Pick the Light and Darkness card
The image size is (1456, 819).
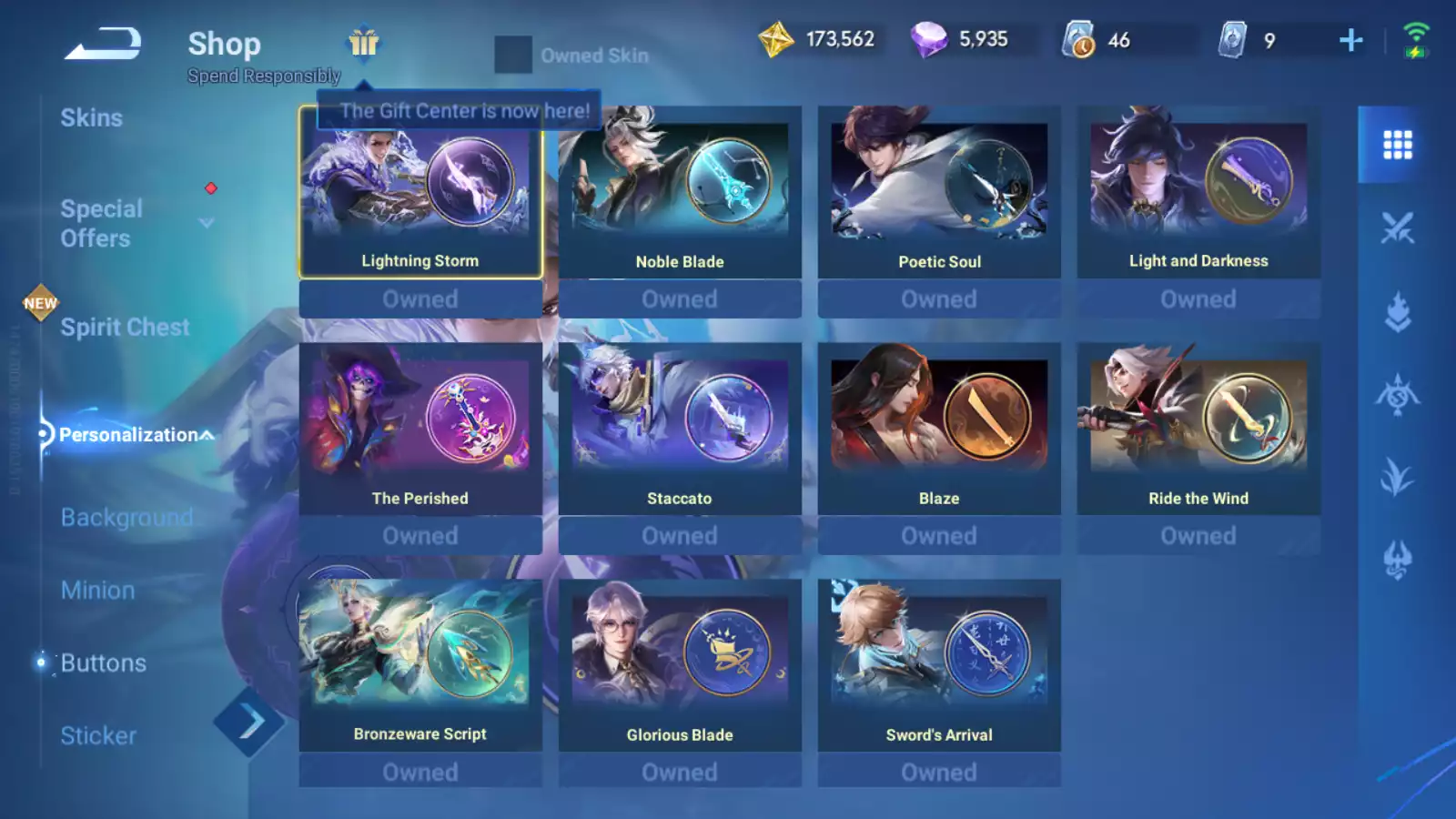tap(1198, 193)
